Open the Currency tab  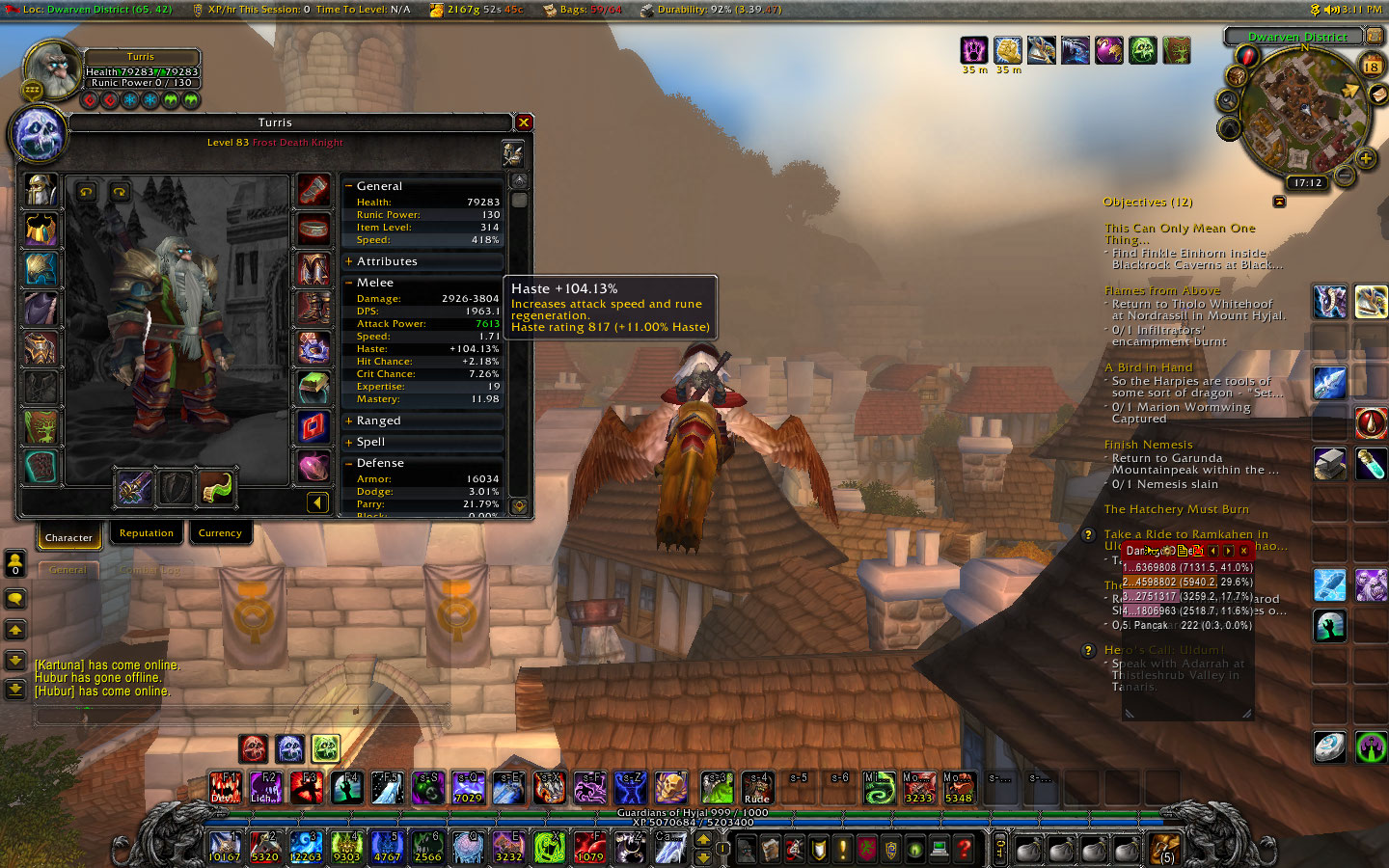tap(220, 533)
